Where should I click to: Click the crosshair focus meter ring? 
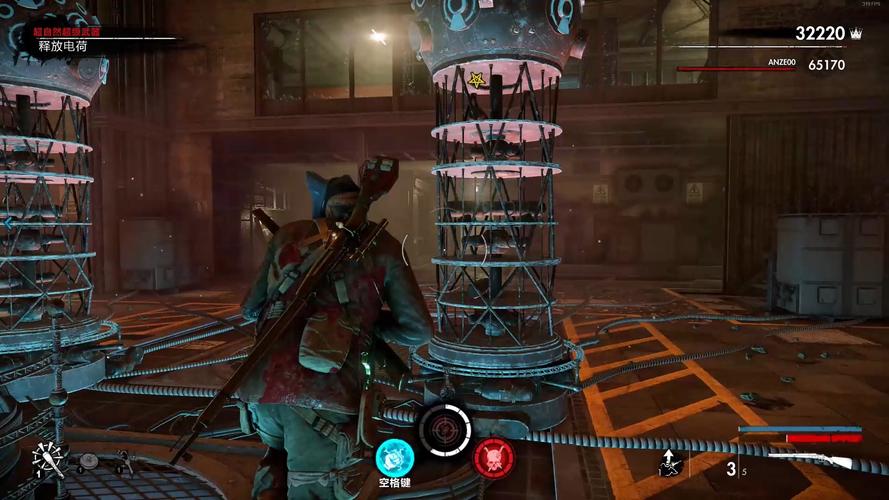[444, 429]
